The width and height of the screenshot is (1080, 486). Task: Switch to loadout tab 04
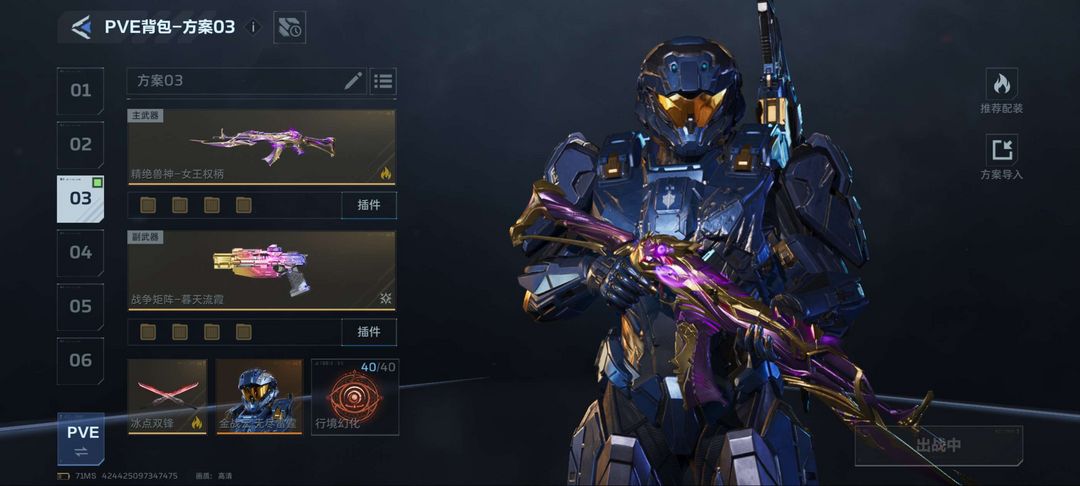click(x=80, y=252)
